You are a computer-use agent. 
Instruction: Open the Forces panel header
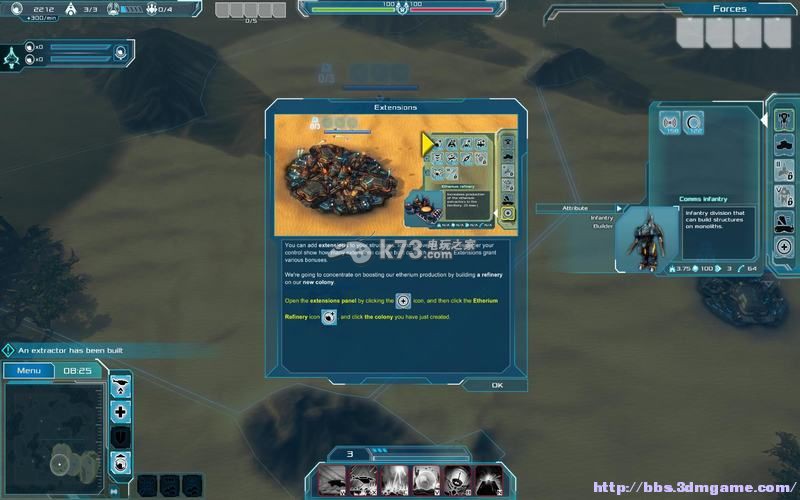[x=729, y=9]
